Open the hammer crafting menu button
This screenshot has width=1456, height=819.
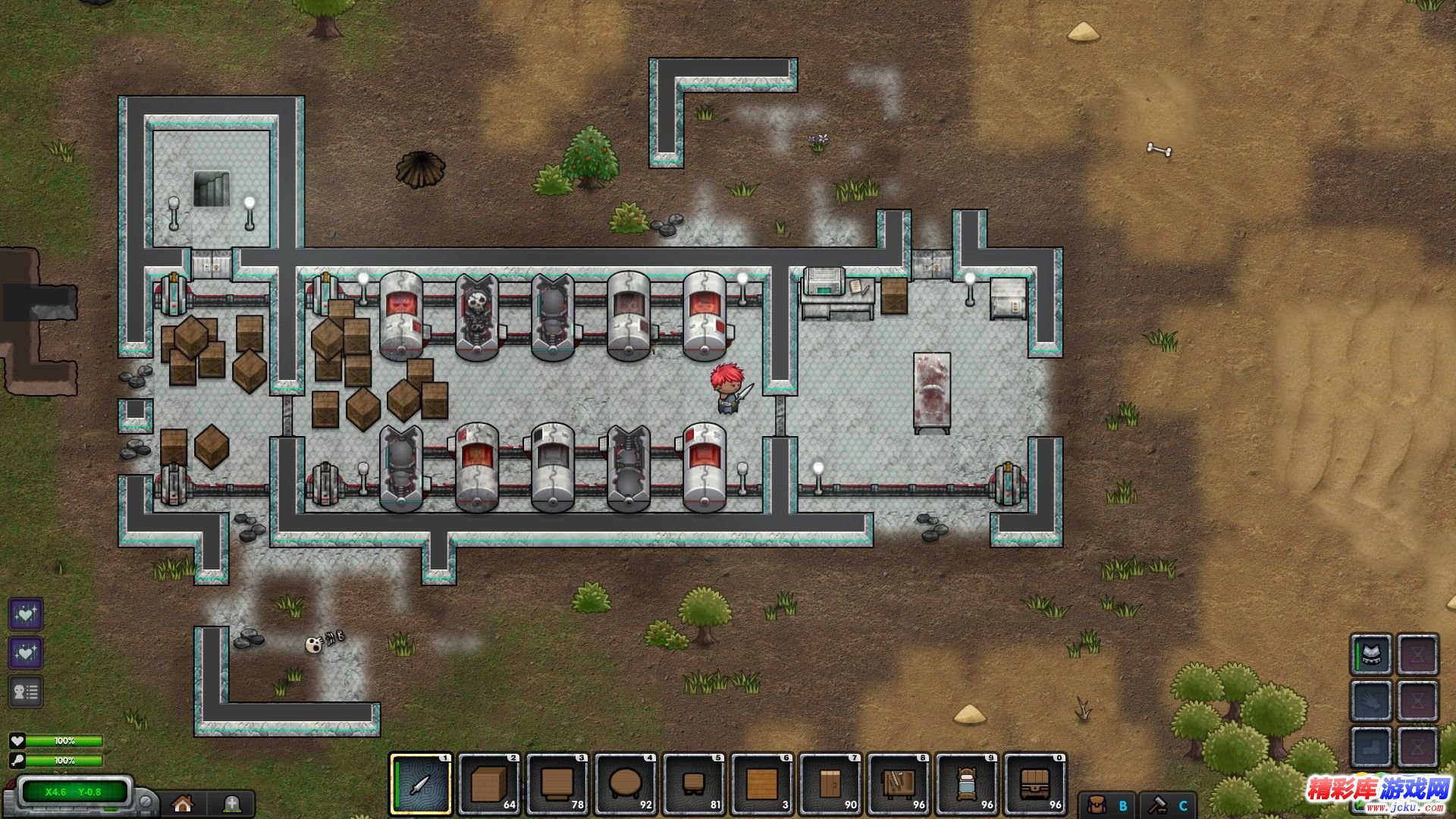point(1157,805)
